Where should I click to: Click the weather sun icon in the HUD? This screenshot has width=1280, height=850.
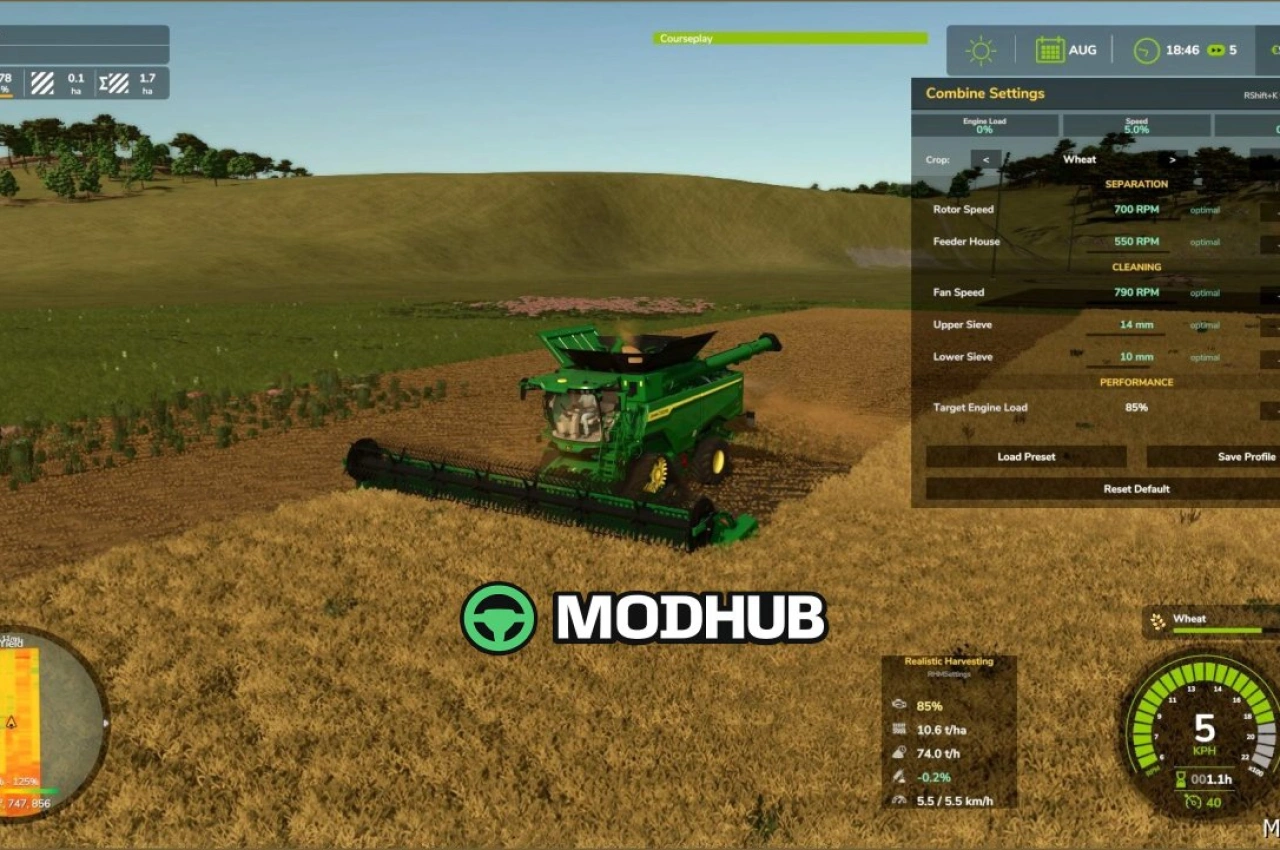tap(980, 48)
